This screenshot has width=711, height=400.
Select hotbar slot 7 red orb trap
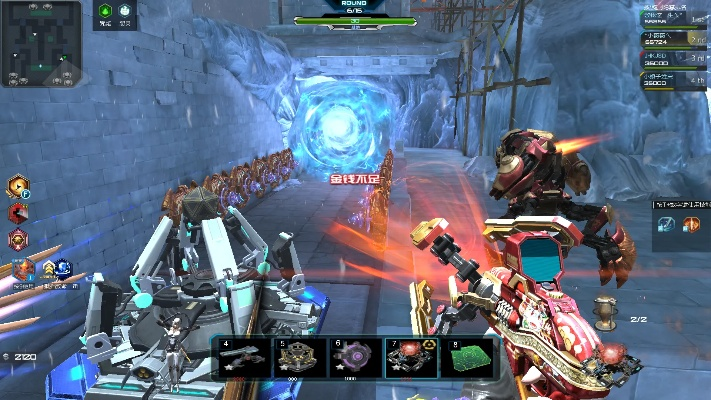409,358
